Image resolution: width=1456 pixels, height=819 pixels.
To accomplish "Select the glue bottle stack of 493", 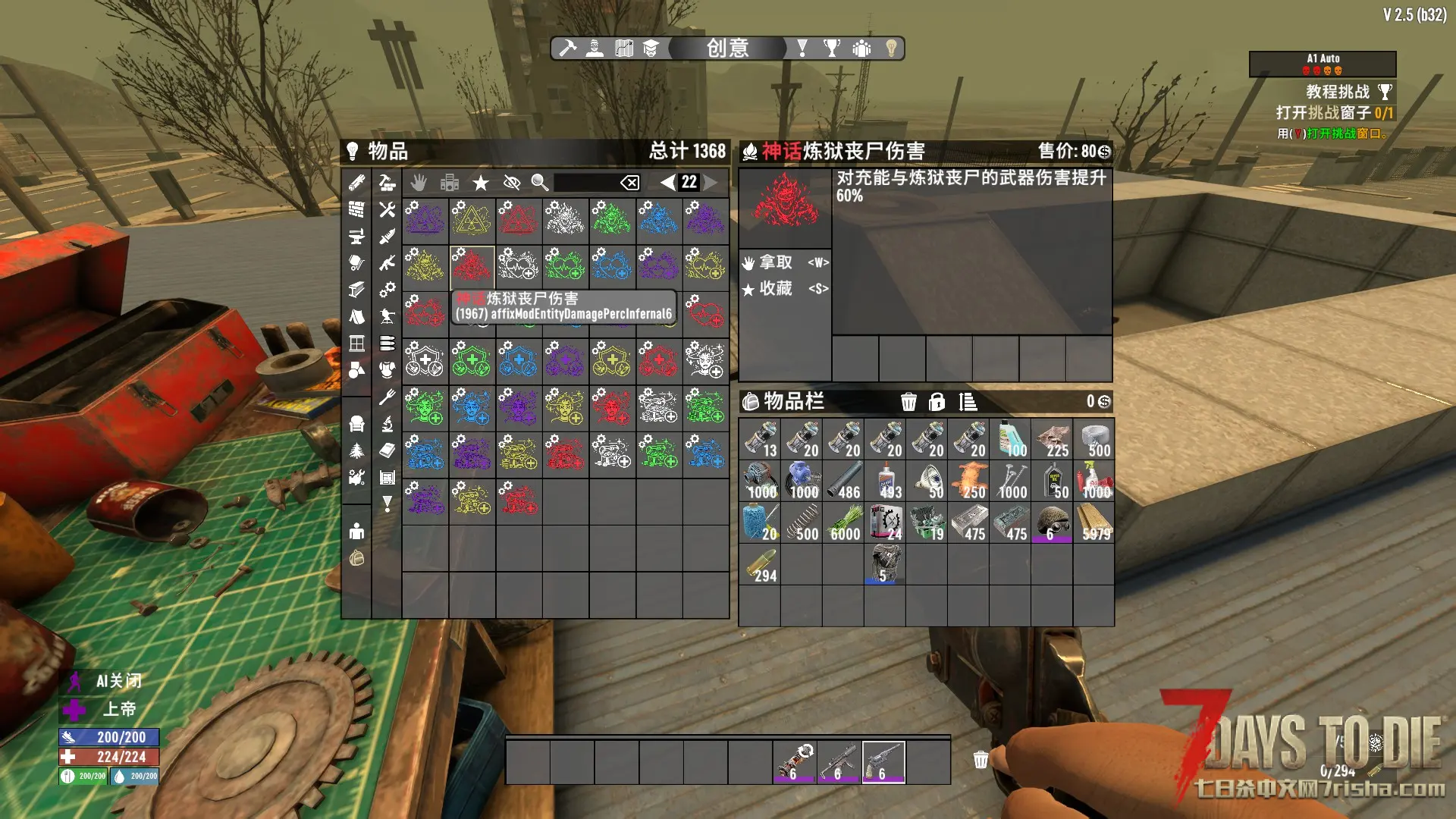I will [x=885, y=481].
